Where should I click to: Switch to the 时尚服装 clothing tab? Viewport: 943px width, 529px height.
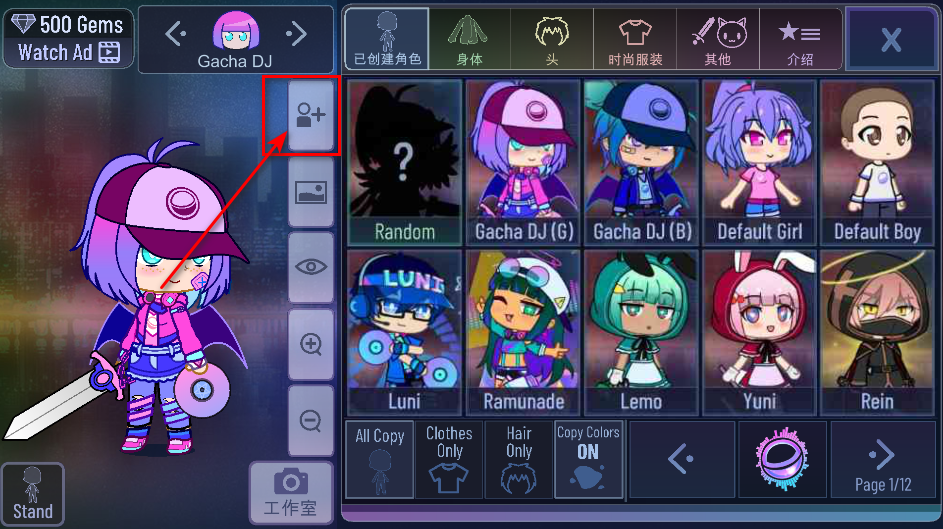pyautogui.click(x=635, y=40)
